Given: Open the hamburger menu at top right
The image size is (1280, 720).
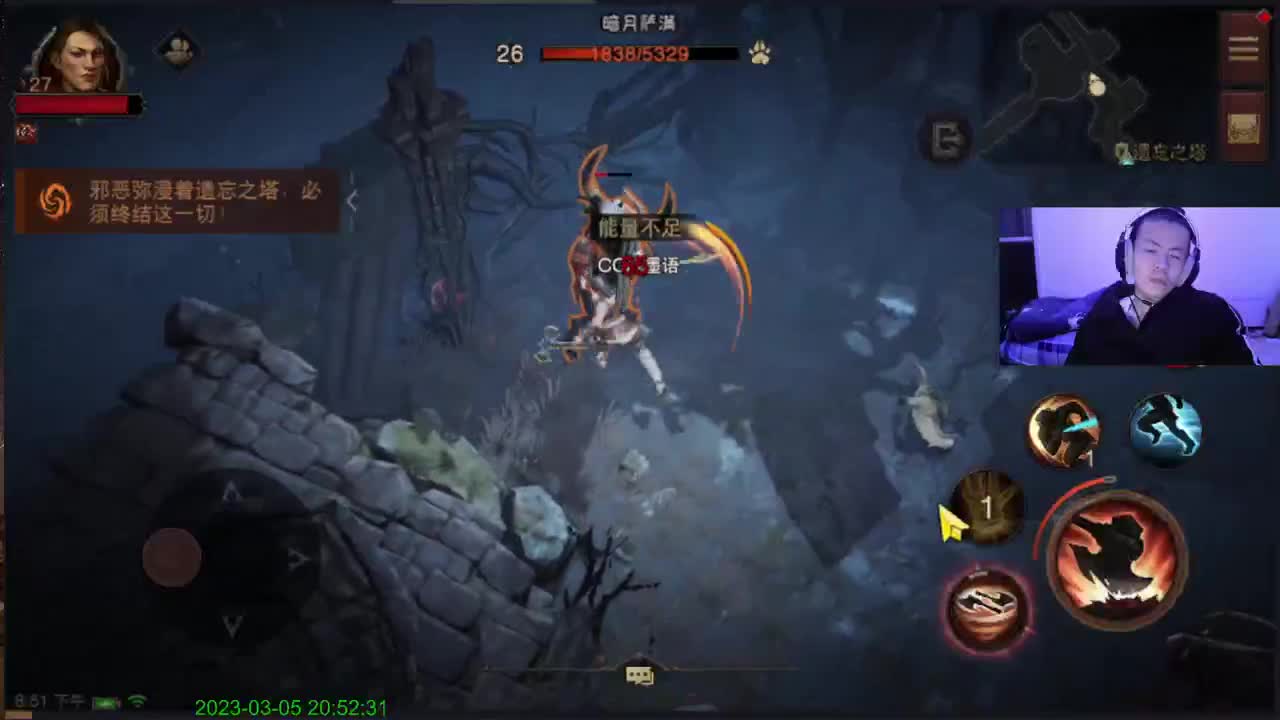Looking at the screenshot, I should 1242,48.
